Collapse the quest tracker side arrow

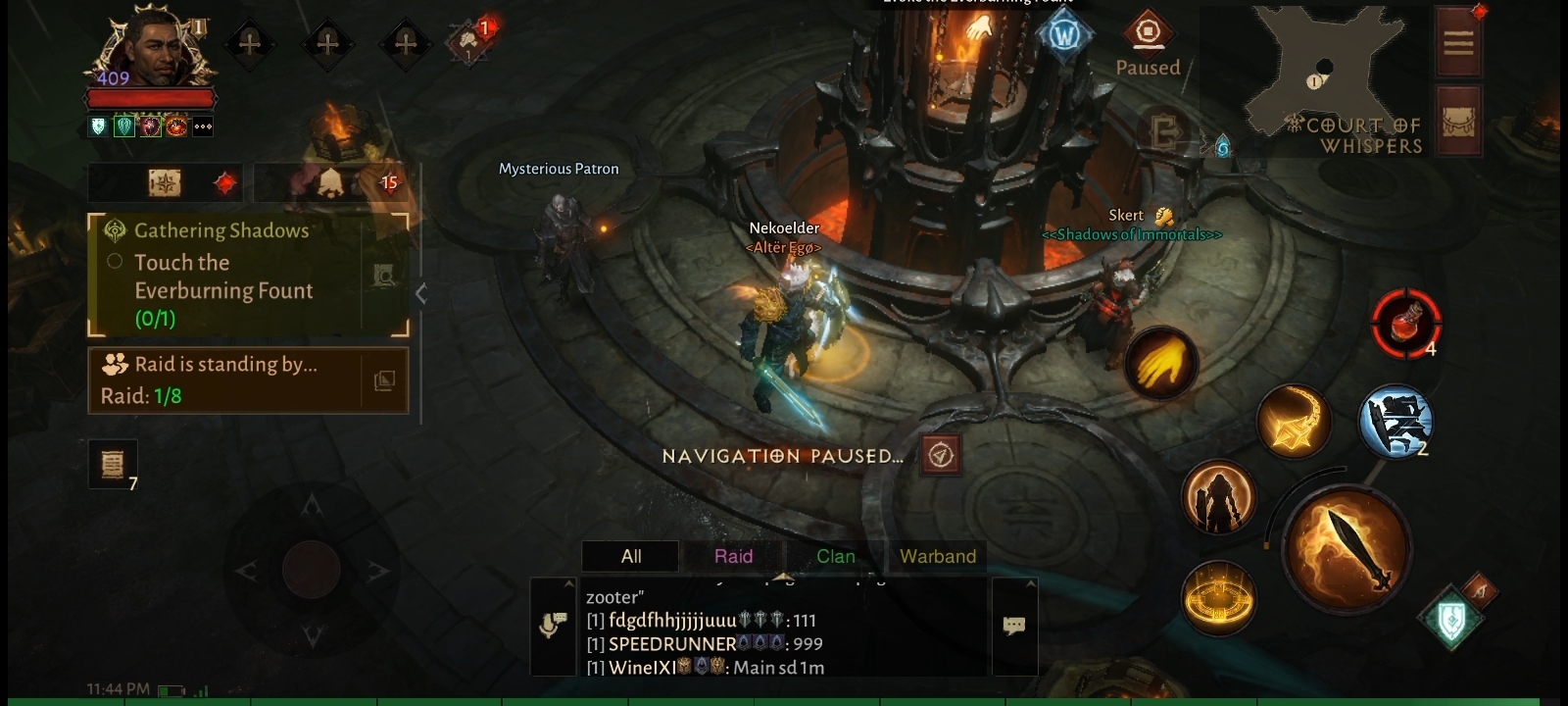(421, 293)
